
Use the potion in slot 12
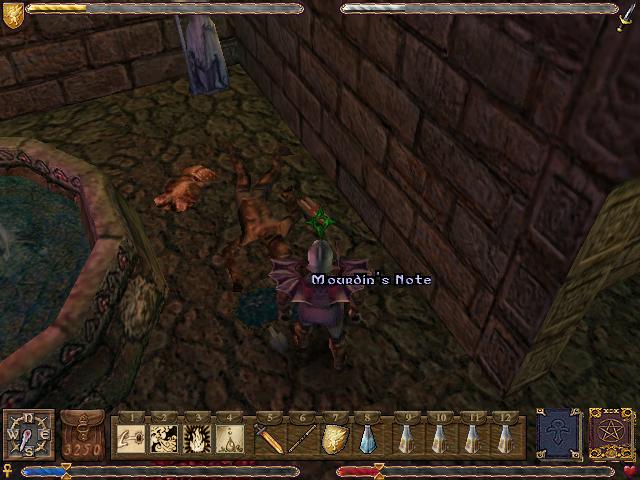(x=506, y=438)
